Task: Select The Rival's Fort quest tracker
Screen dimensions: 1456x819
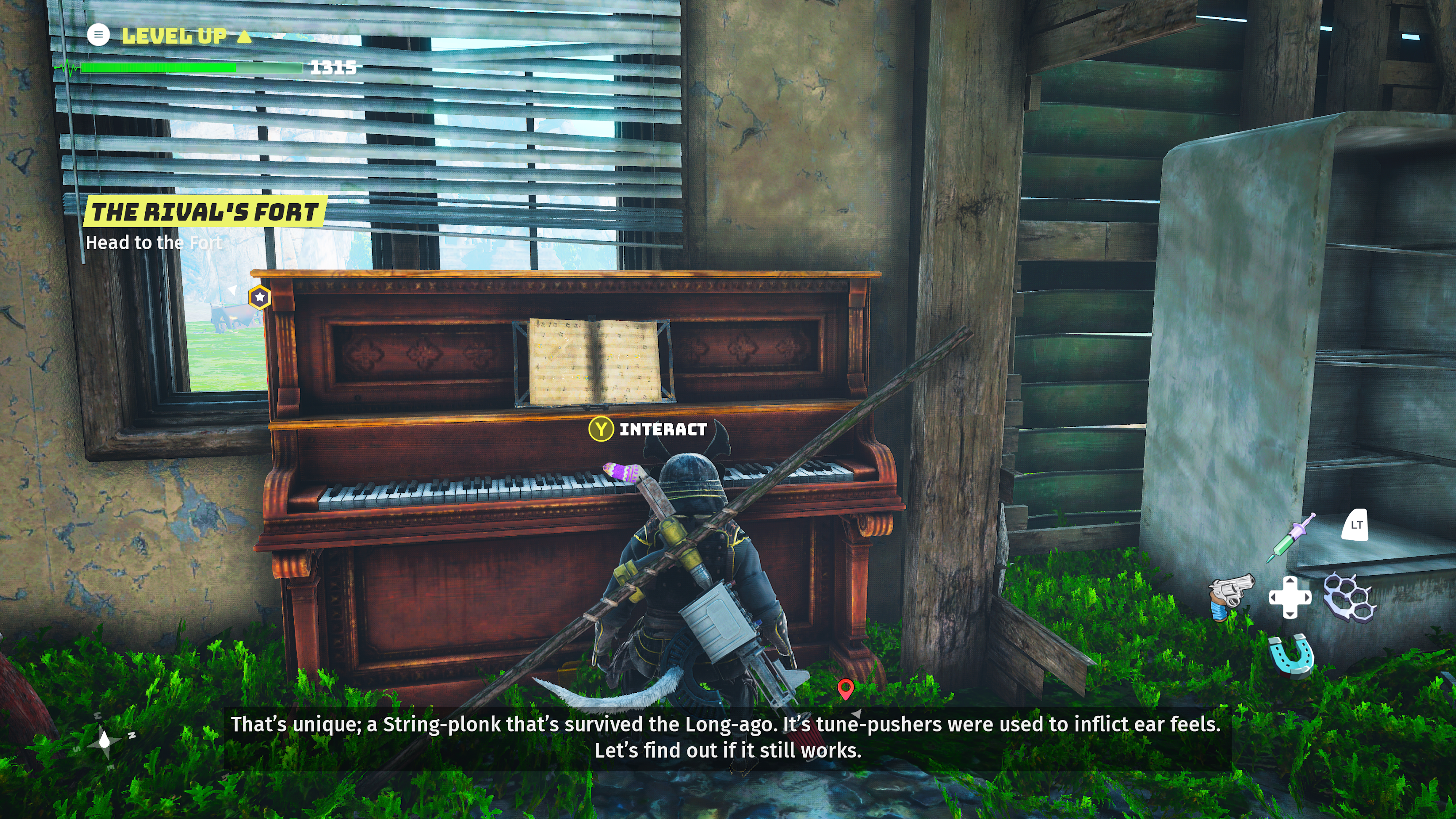Action: click(x=205, y=212)
